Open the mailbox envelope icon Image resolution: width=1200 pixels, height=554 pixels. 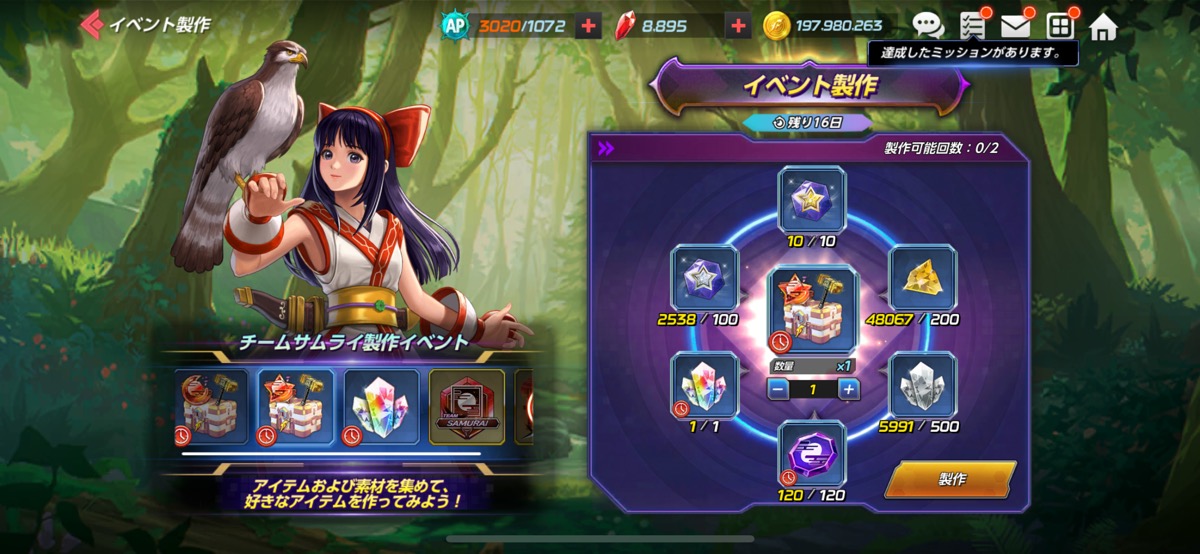point(1015,26)
